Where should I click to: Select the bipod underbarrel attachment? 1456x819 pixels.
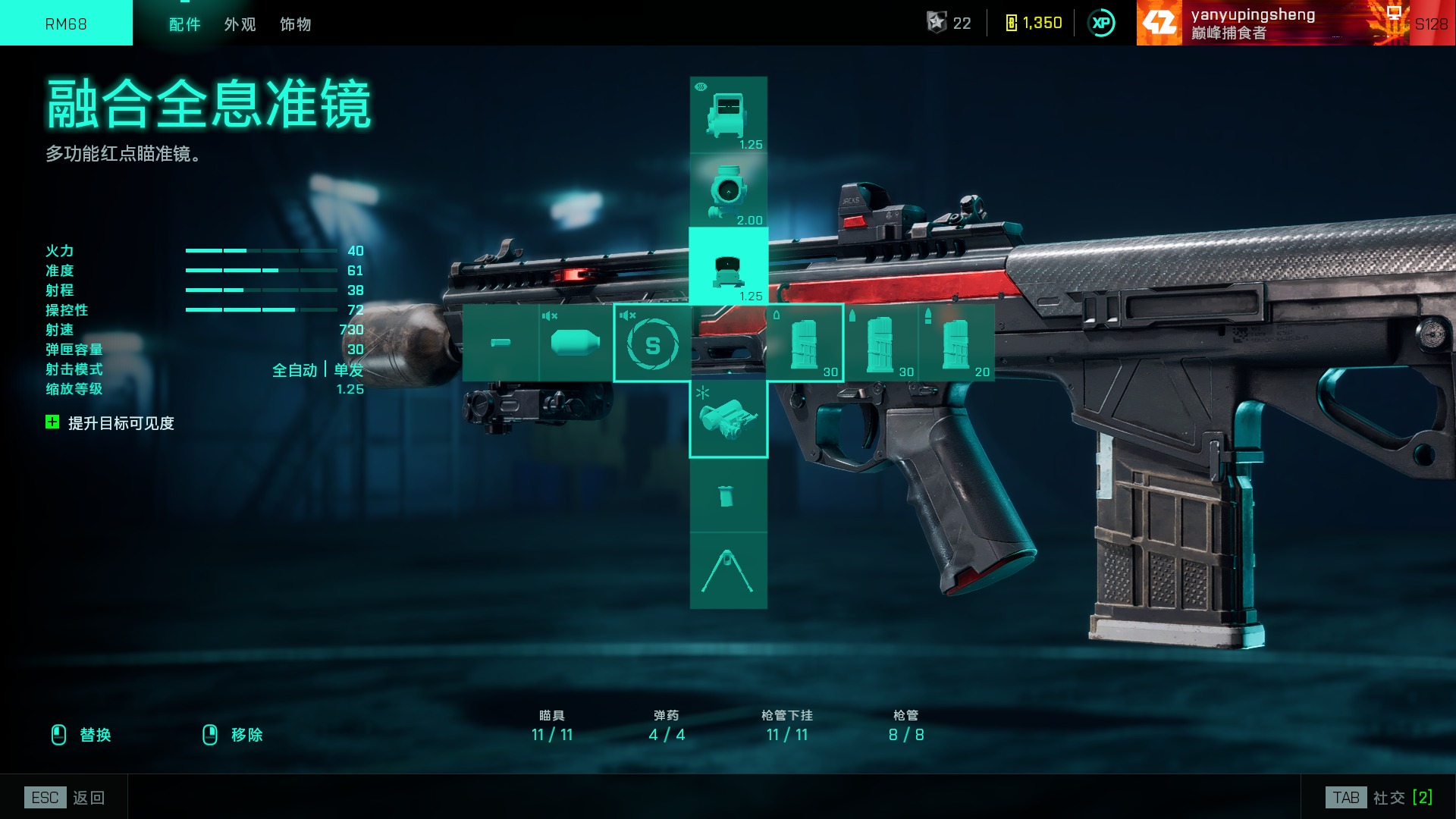(x=728, y=570)
